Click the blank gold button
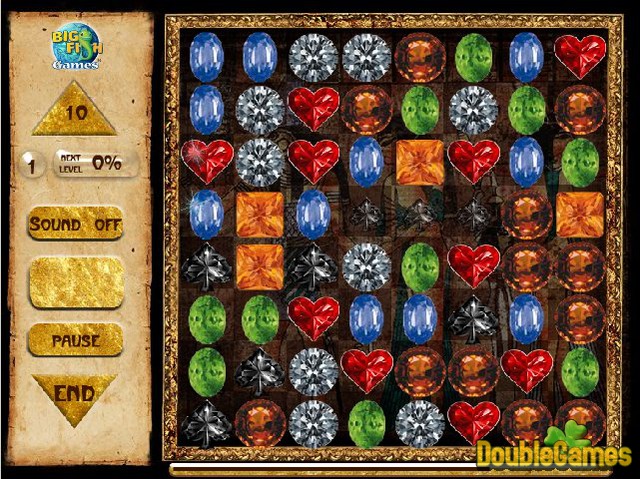This screenshot has width=640, height=479. 76,282
